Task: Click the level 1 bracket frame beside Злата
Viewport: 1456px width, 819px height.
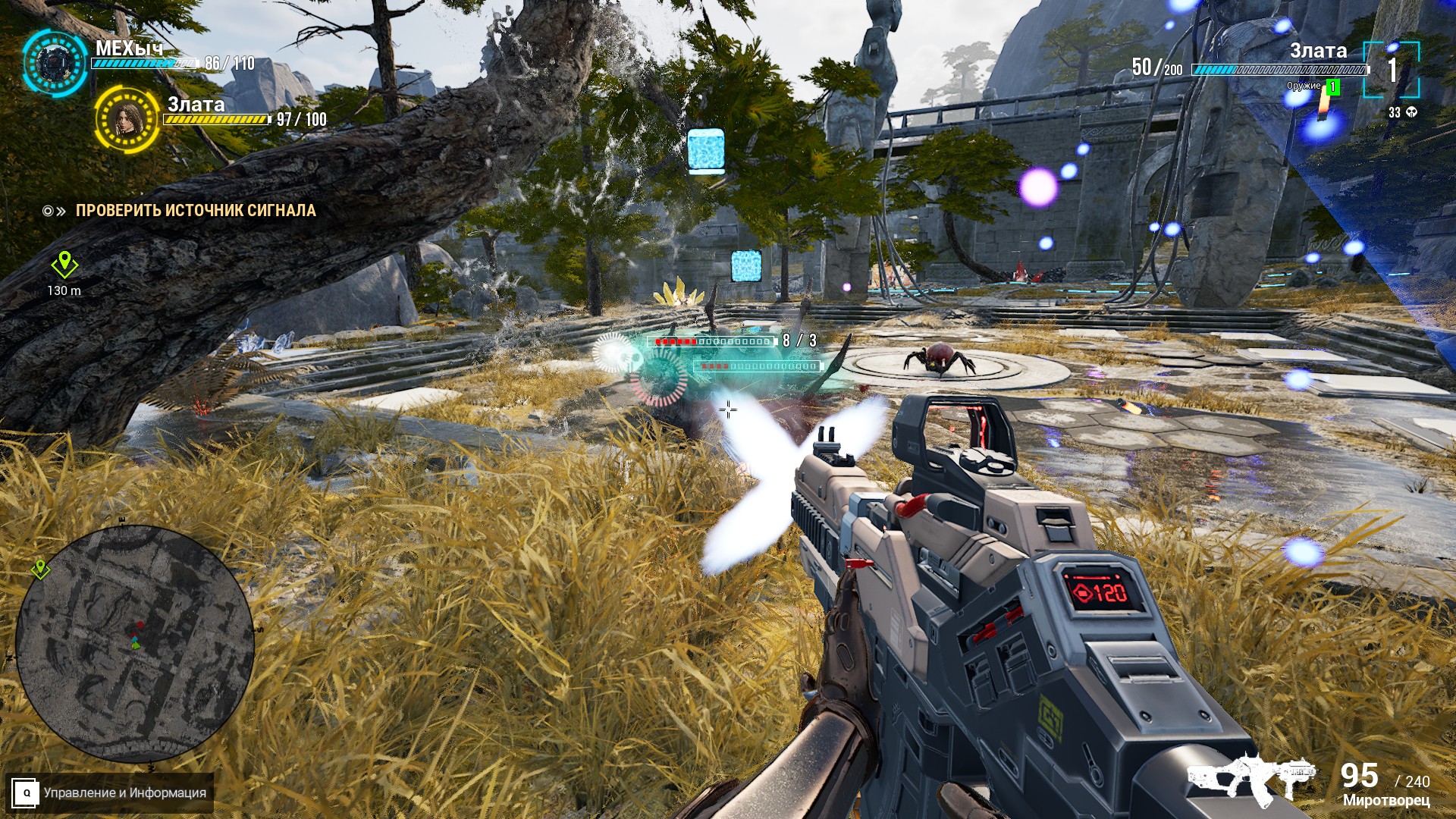Action: 1391,70
